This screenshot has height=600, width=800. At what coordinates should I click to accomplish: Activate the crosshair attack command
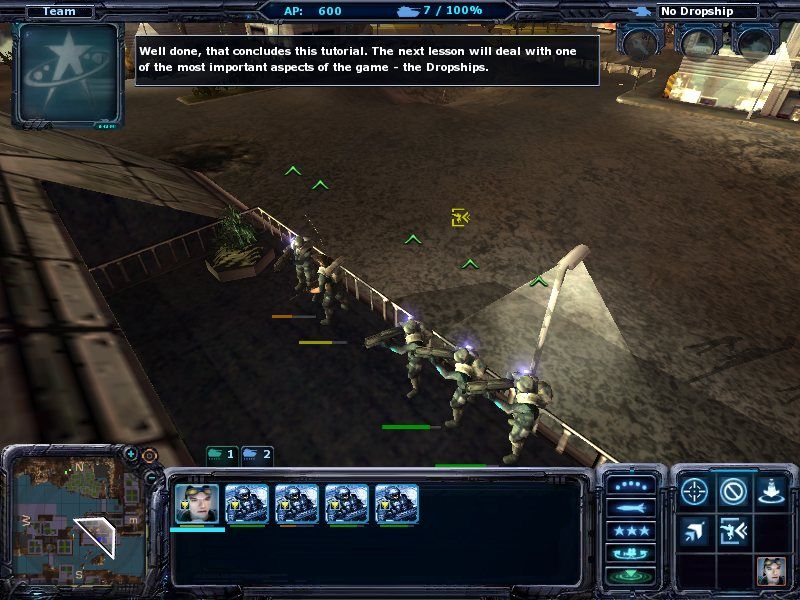pyautogui.click(x=695, y=492)
